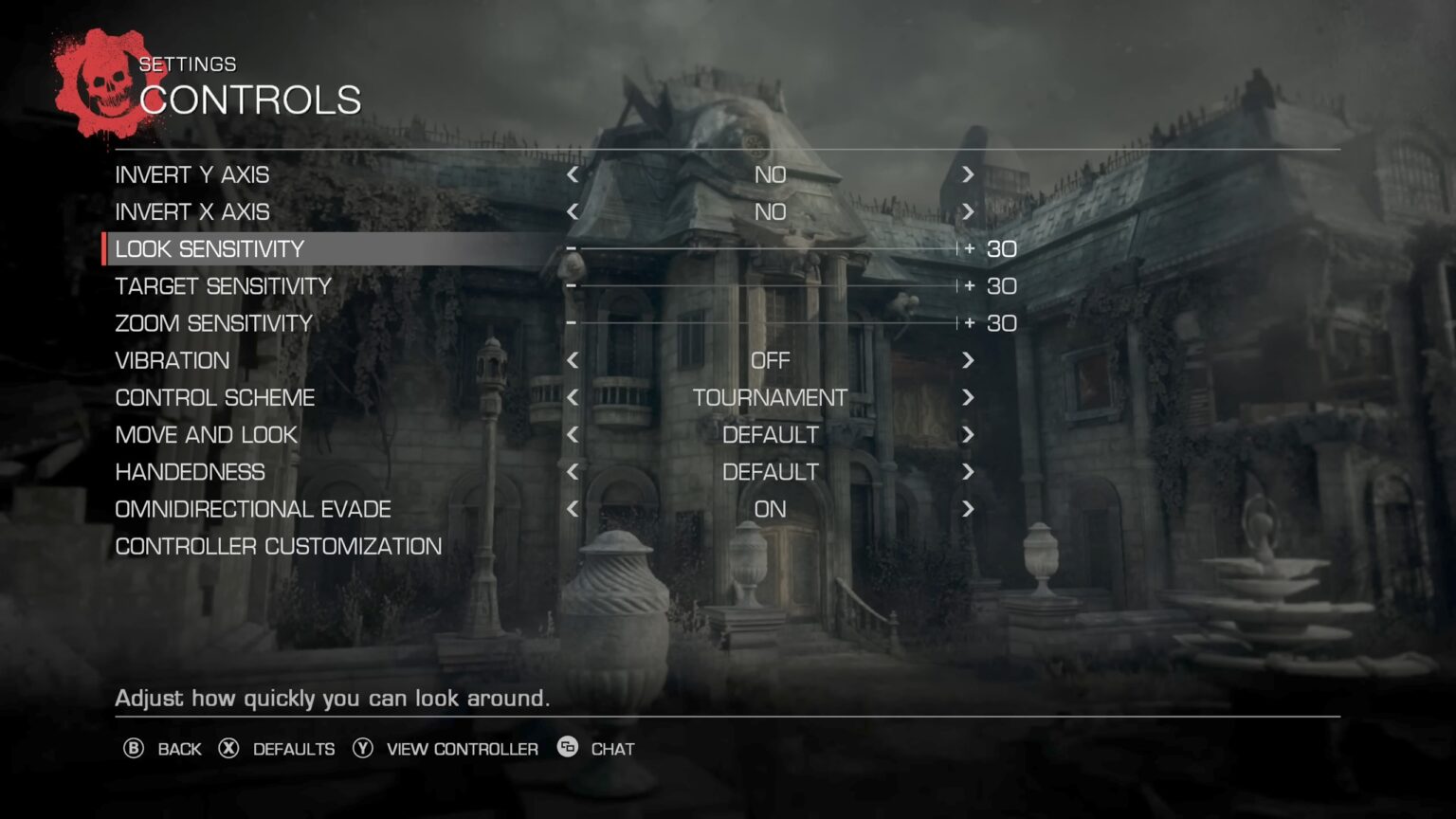Click the minus icon on Zoom Sensitivity slider
Viewport: 1456px width, 819px height.
click(x=573, y=323)
